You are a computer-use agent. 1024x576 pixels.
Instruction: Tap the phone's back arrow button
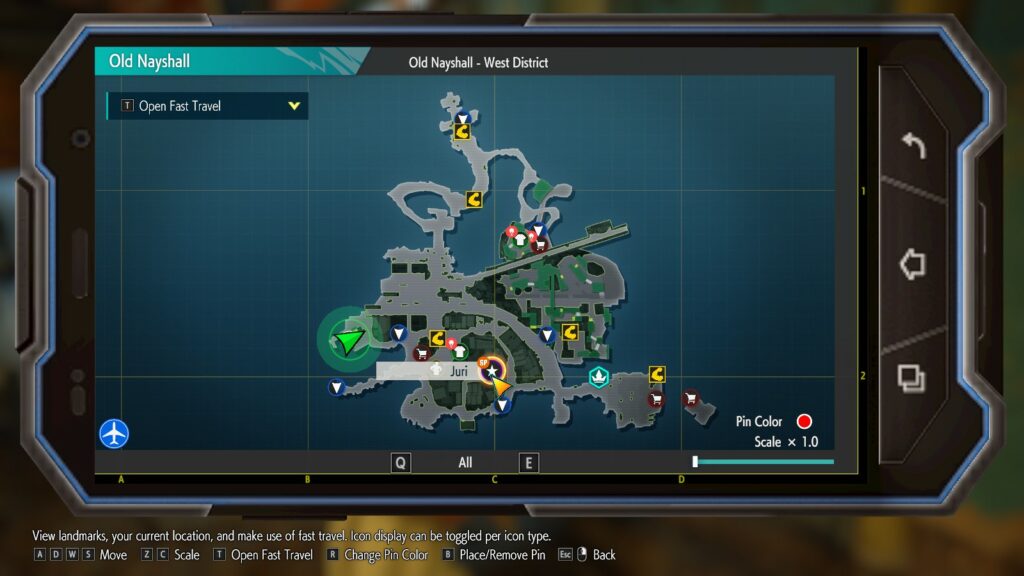coord(913,146)
